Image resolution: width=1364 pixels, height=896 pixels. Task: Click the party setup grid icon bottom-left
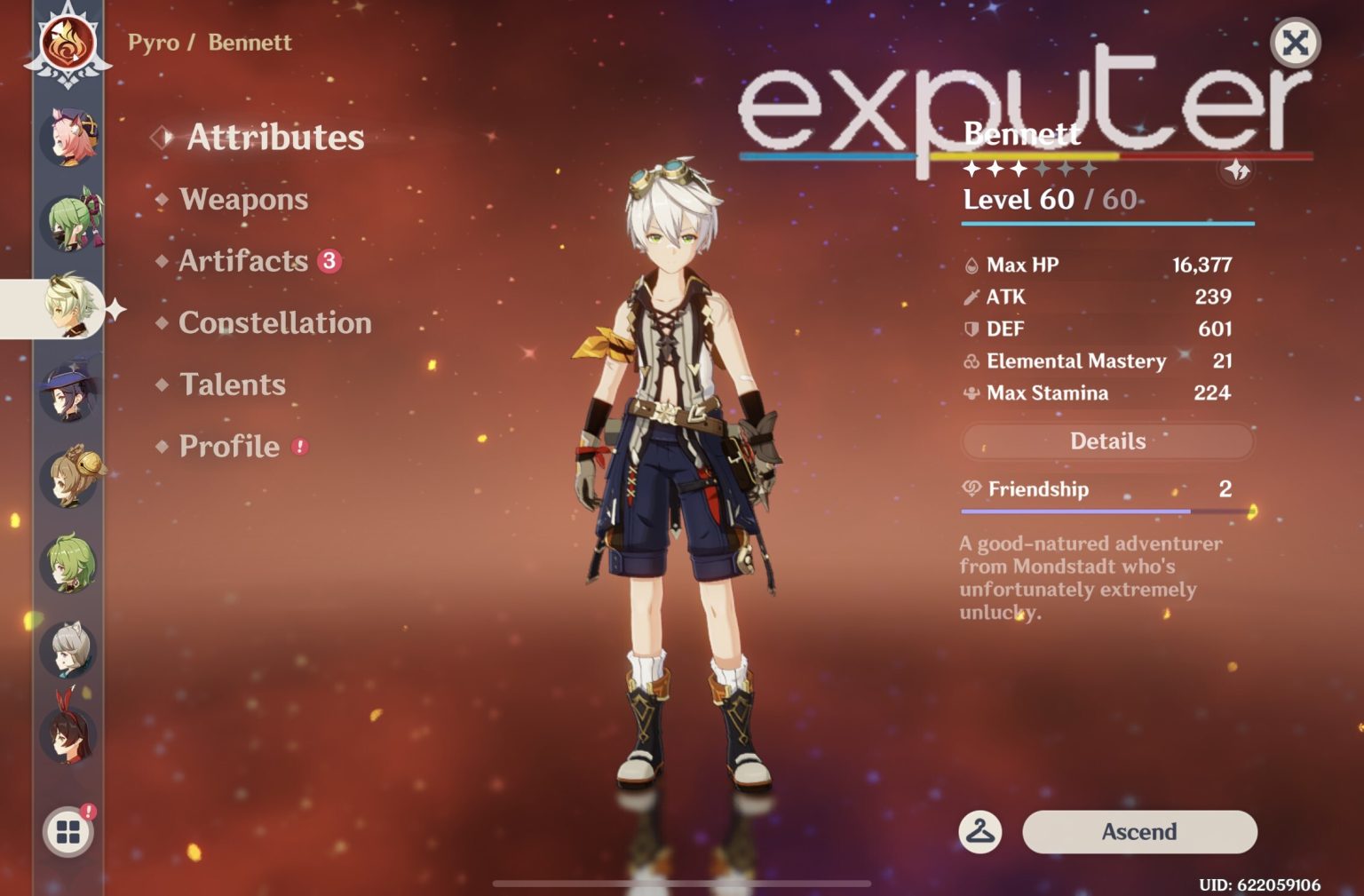(67, 833)
